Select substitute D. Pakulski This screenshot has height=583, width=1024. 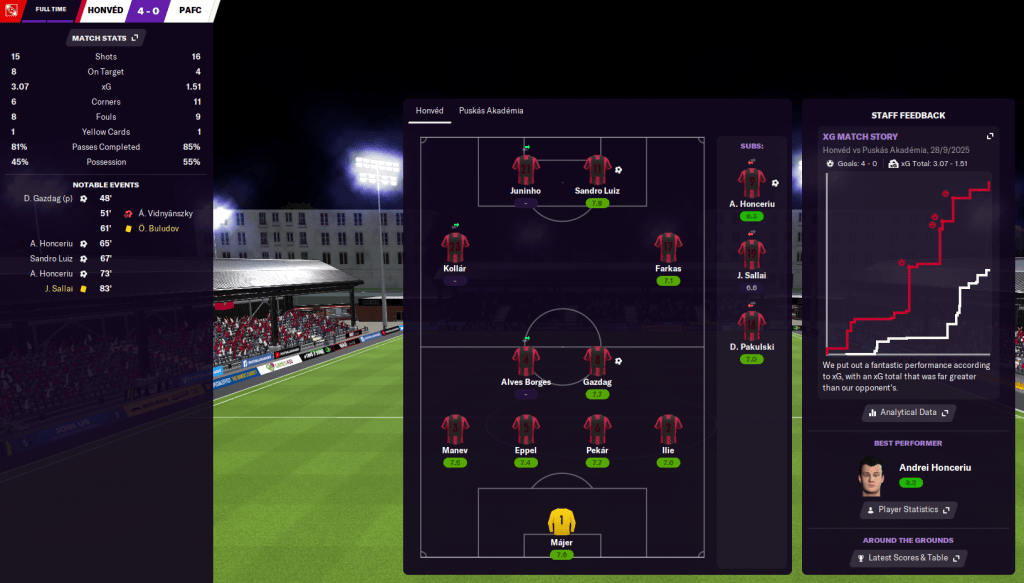pos(751,328)
